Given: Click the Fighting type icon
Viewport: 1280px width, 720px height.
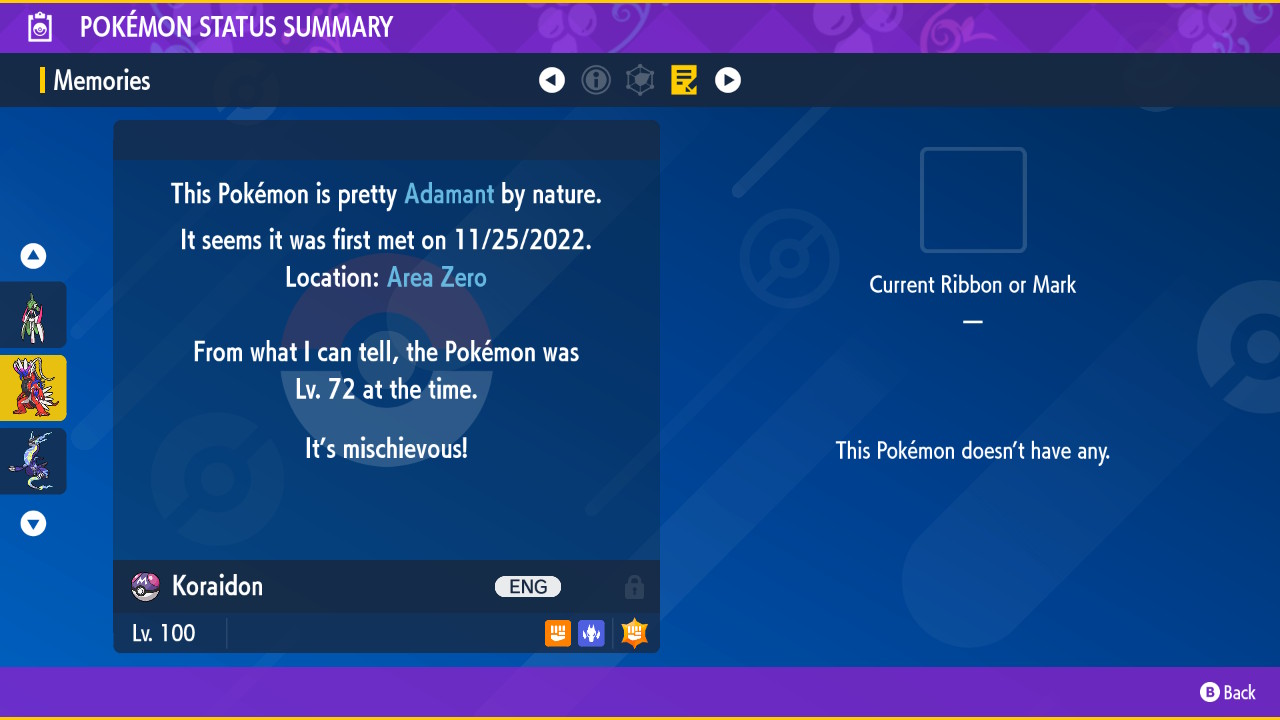Looking at the screenshot, I should pyautogui.click(x=558, y=633).
